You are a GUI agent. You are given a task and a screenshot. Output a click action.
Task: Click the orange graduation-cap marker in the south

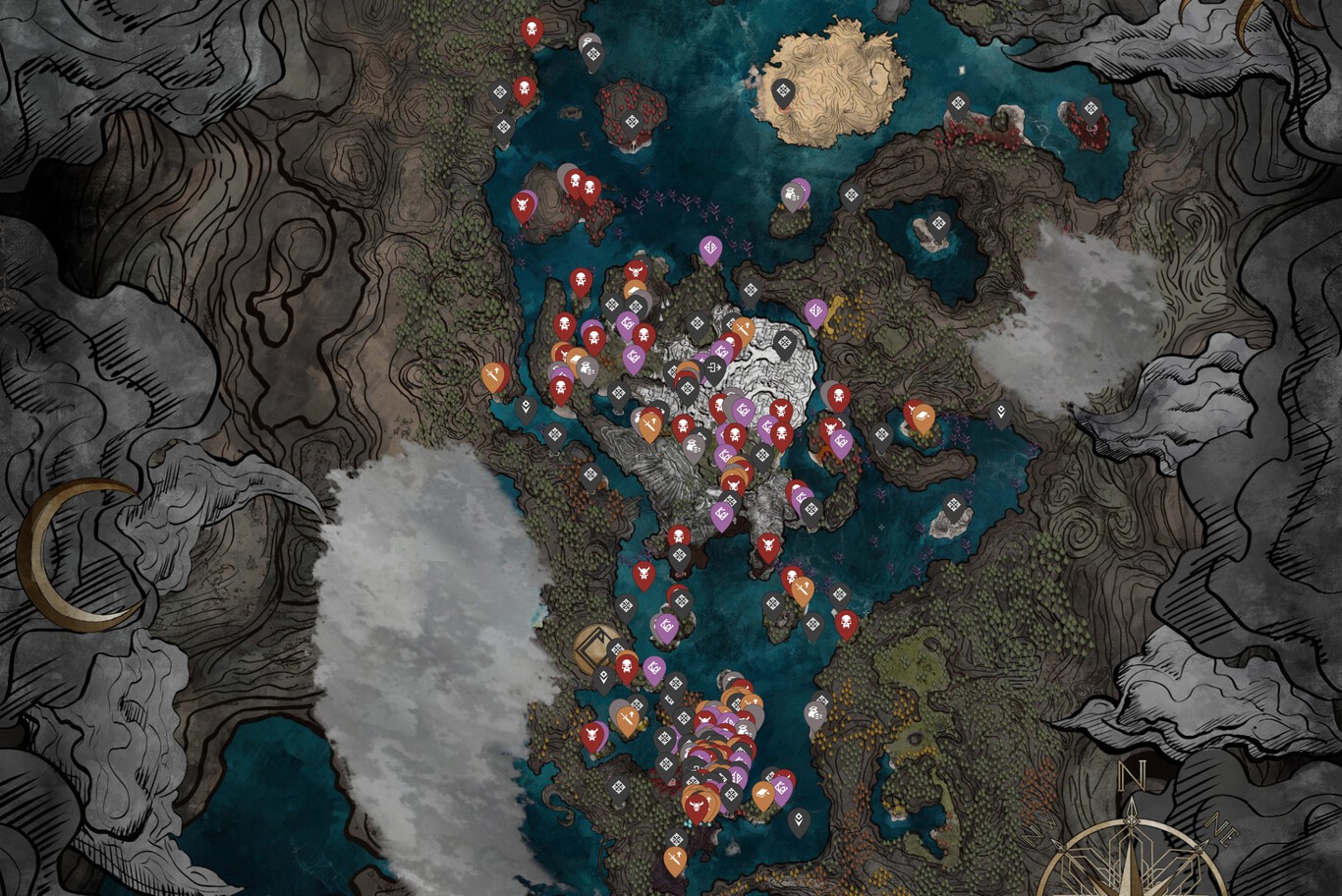coord(761,793)
